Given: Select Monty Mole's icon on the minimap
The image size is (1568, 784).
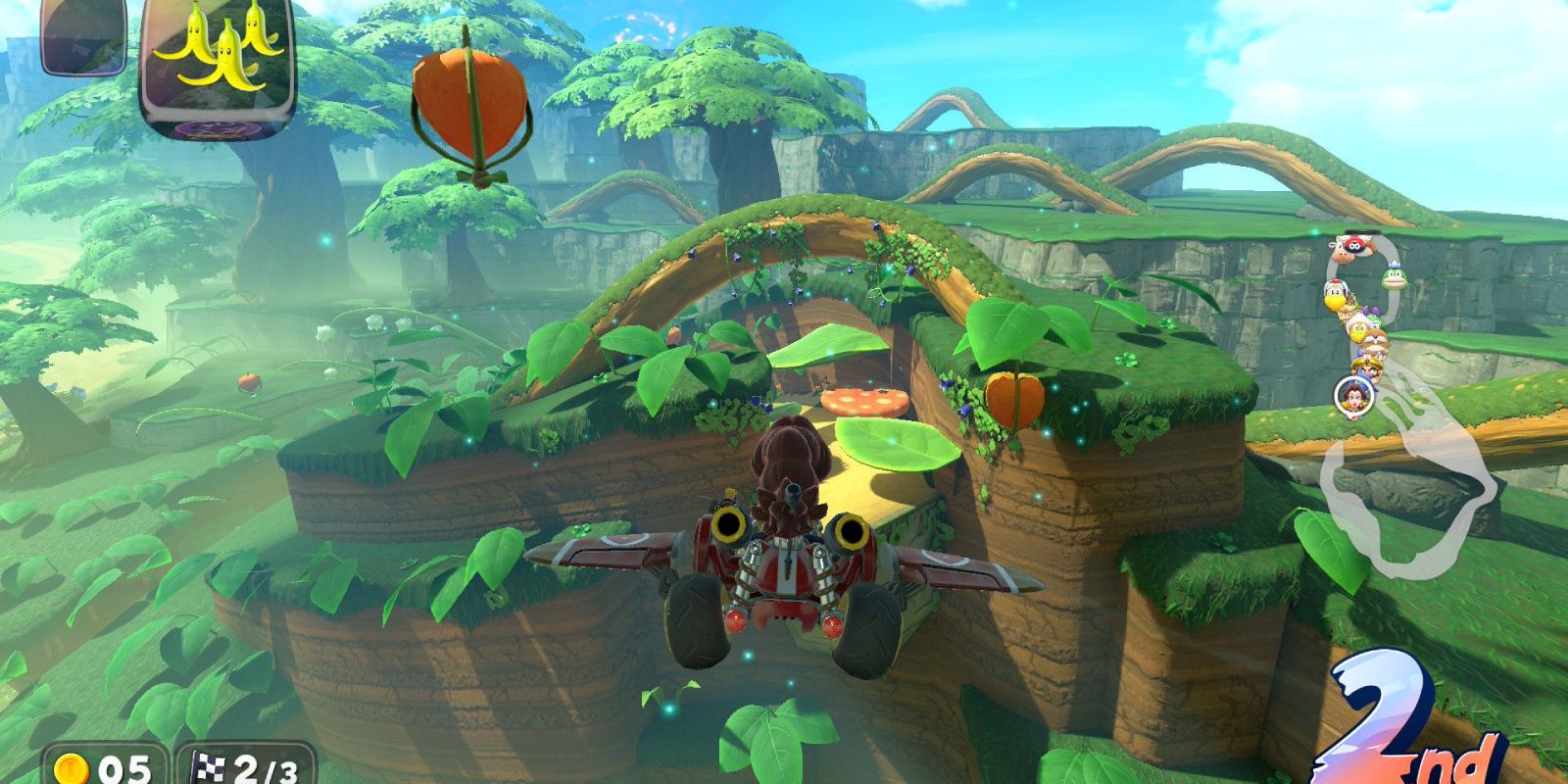Looking at the screenshot, I should pos(1375,343).
